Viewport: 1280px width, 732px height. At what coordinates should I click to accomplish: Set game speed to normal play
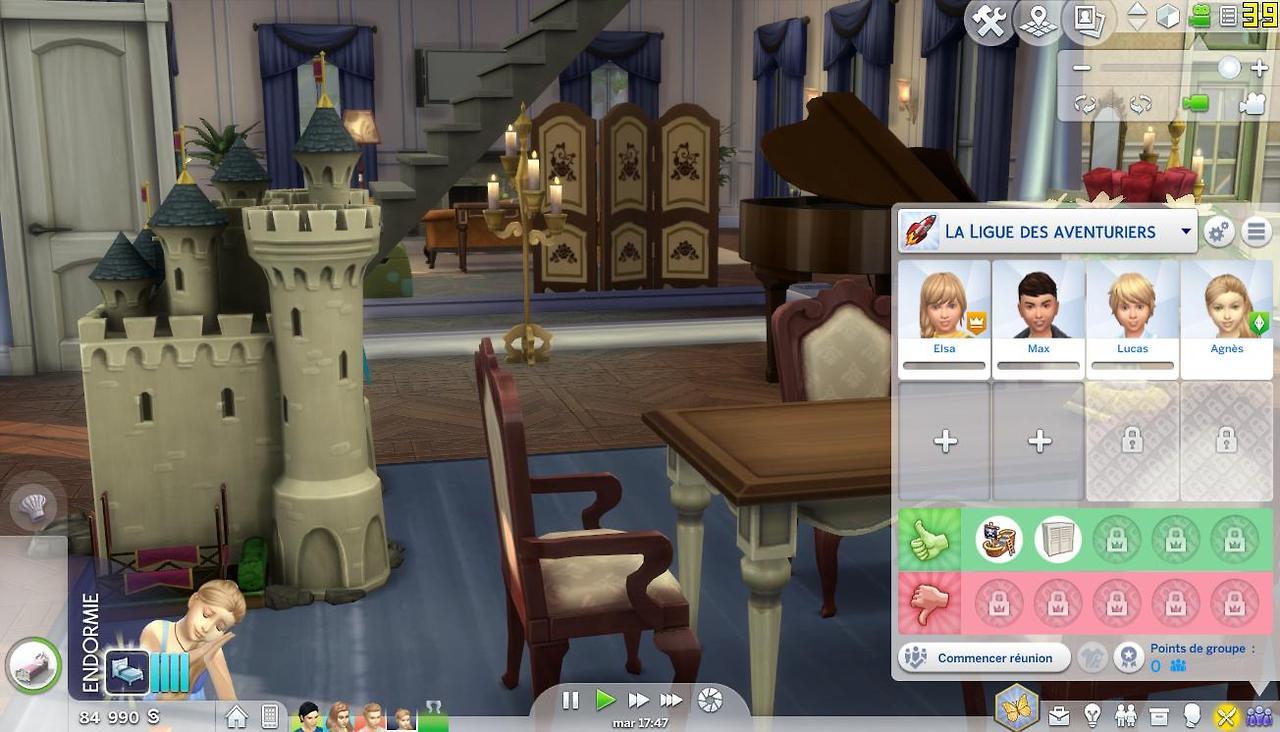pyautogui.click(x=604, y=701)
